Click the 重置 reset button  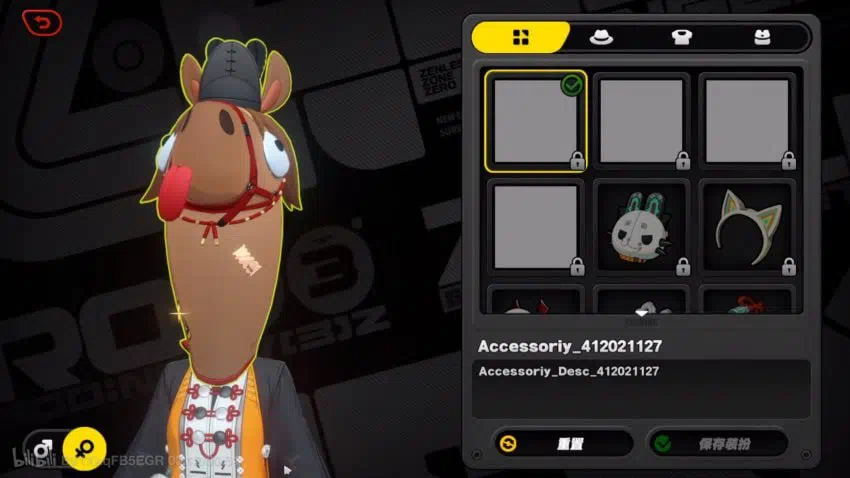click(x=563, y=442)
